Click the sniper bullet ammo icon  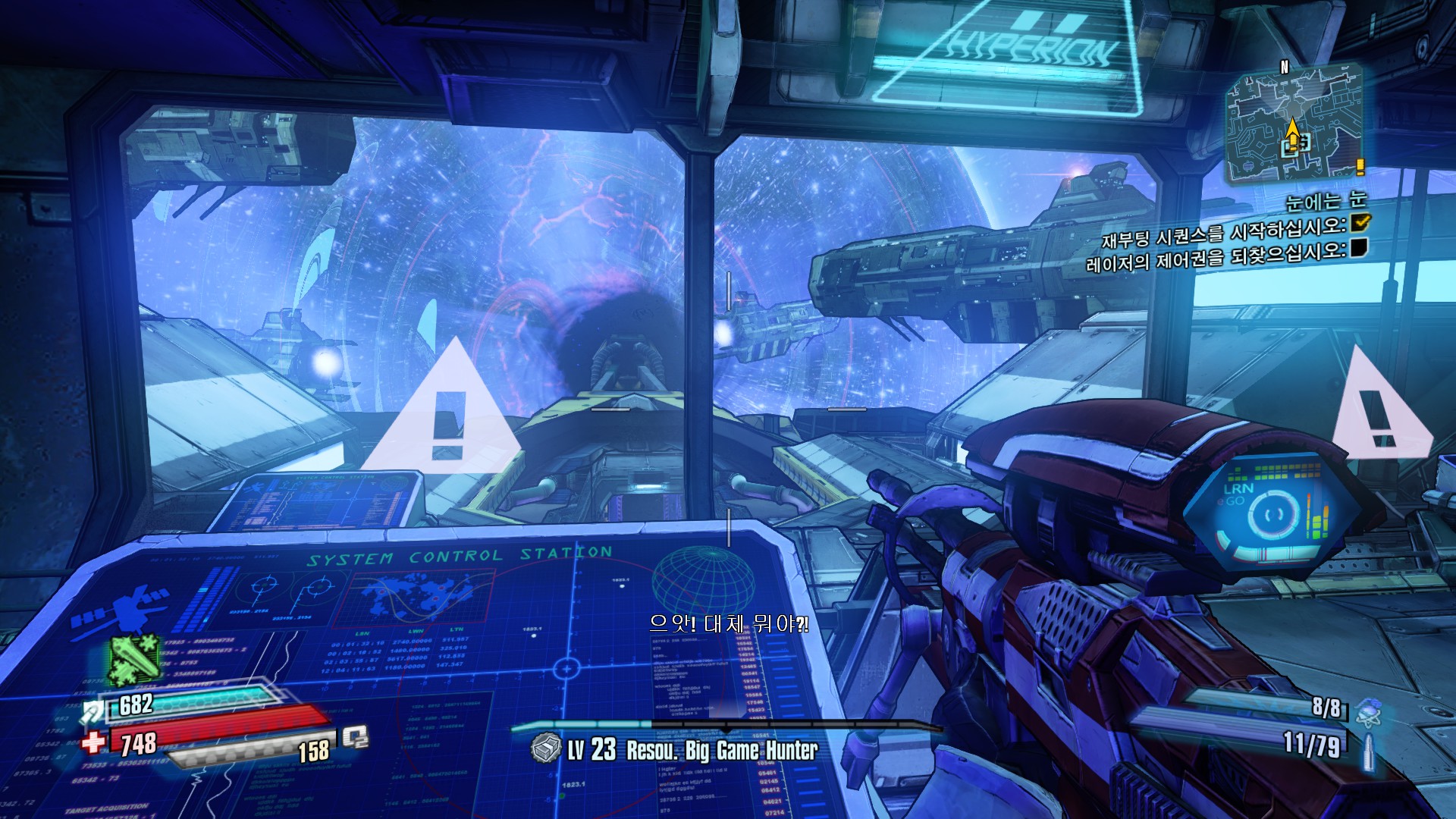tap(1369, 752)
